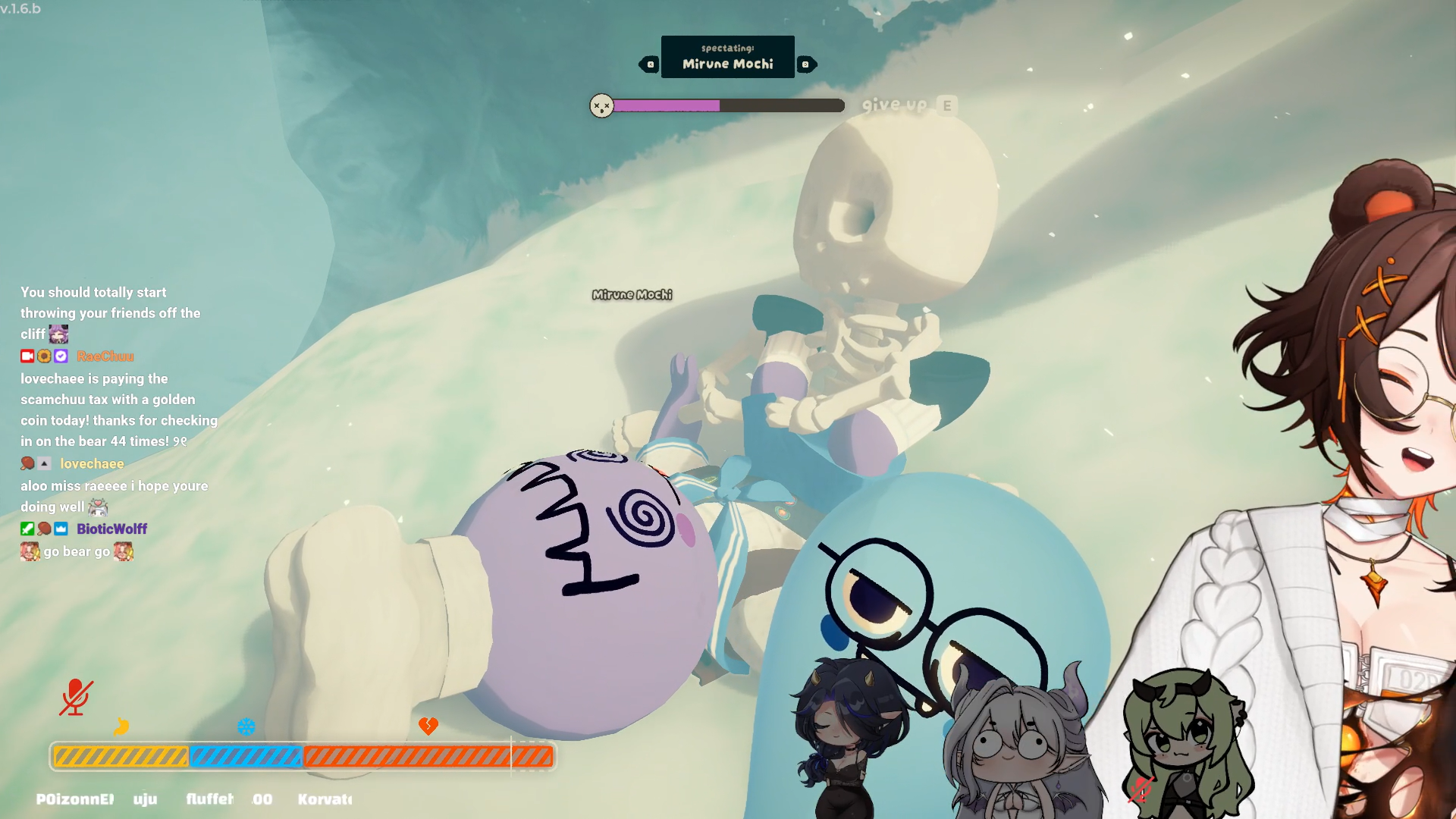
Task: Click the spectating Mirune Mochi name panel
Action: [x=727, y=57]
